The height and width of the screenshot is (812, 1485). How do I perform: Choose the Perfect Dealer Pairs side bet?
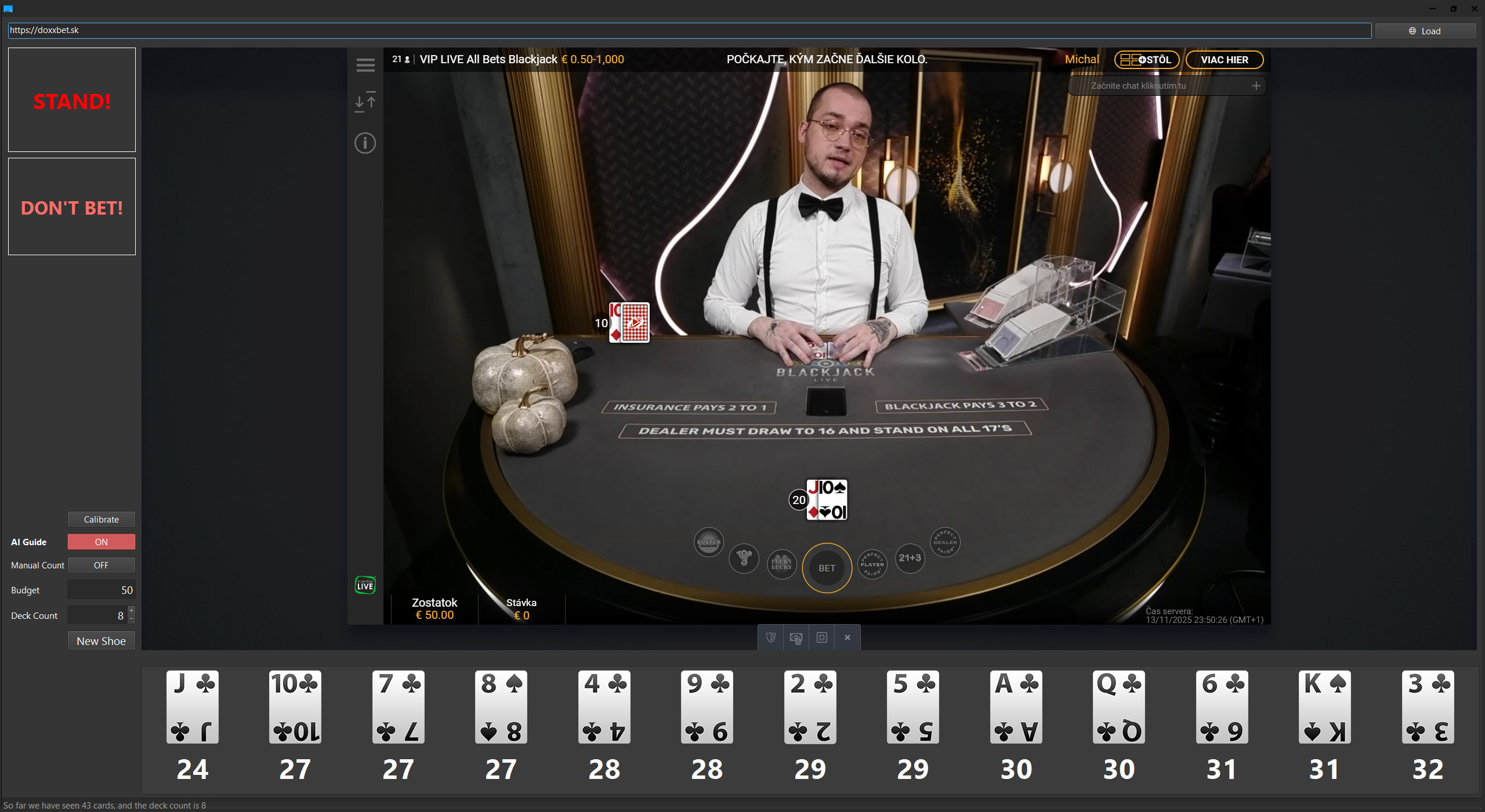pos(945,542)
